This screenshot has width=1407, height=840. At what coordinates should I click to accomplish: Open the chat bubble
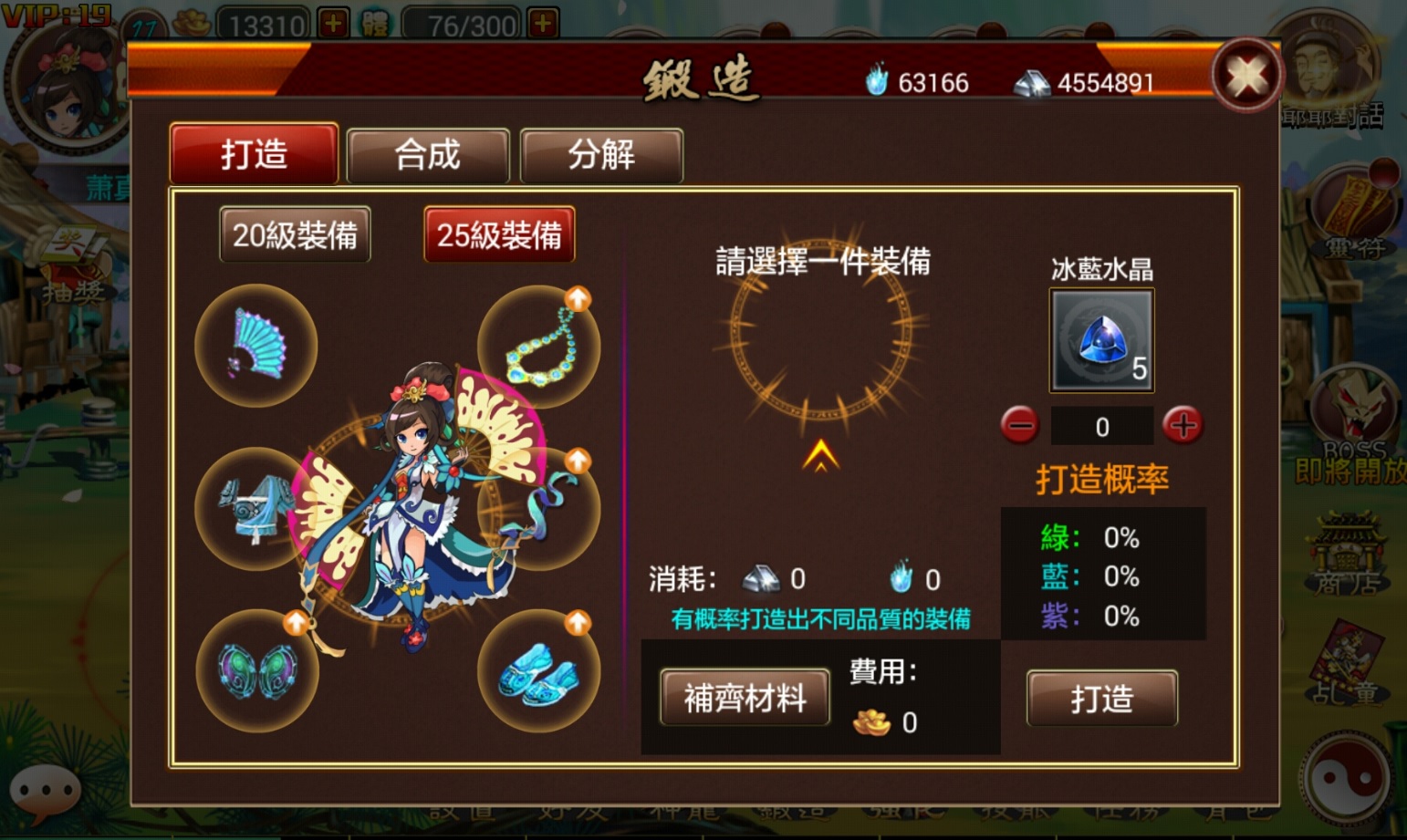(x=45, y=790)
